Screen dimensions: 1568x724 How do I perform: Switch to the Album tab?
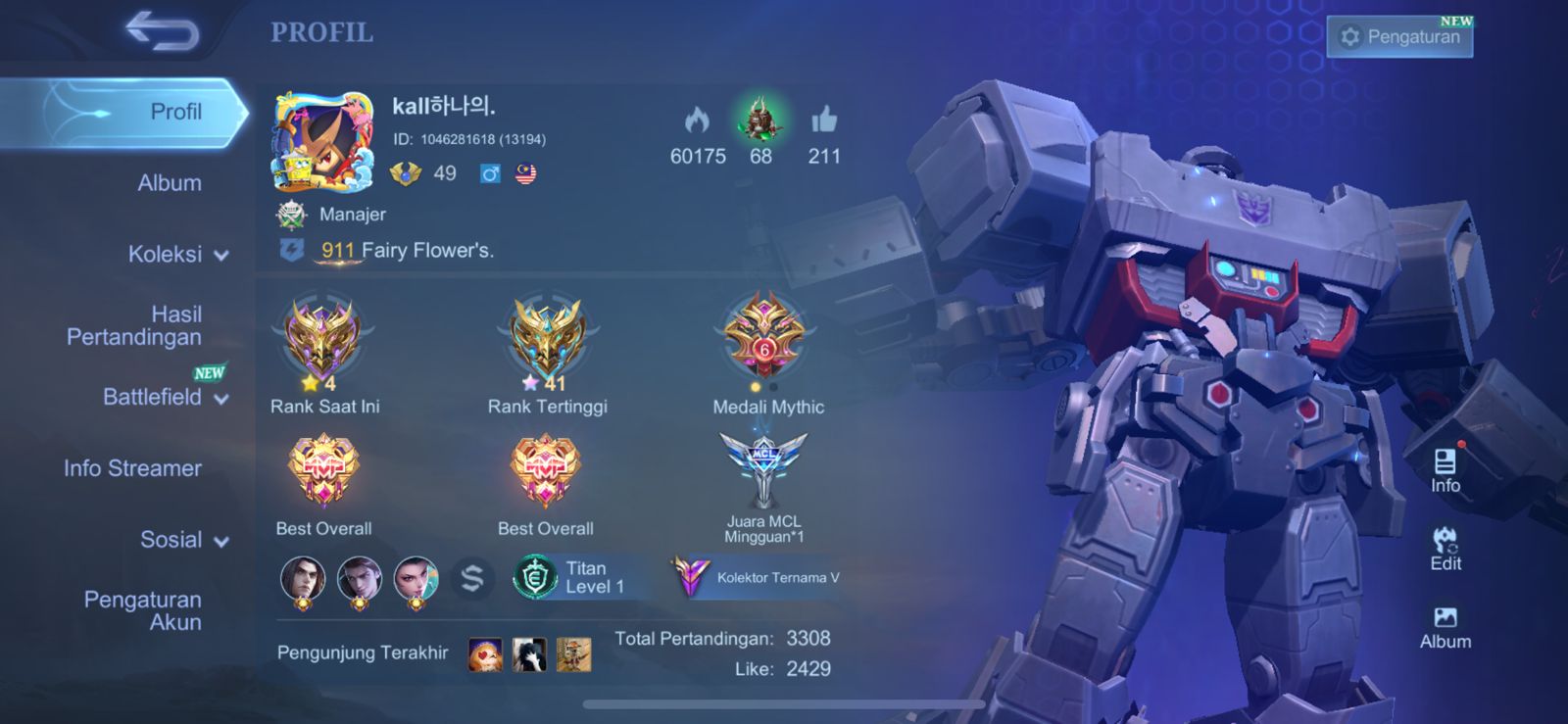coord(170,183)
